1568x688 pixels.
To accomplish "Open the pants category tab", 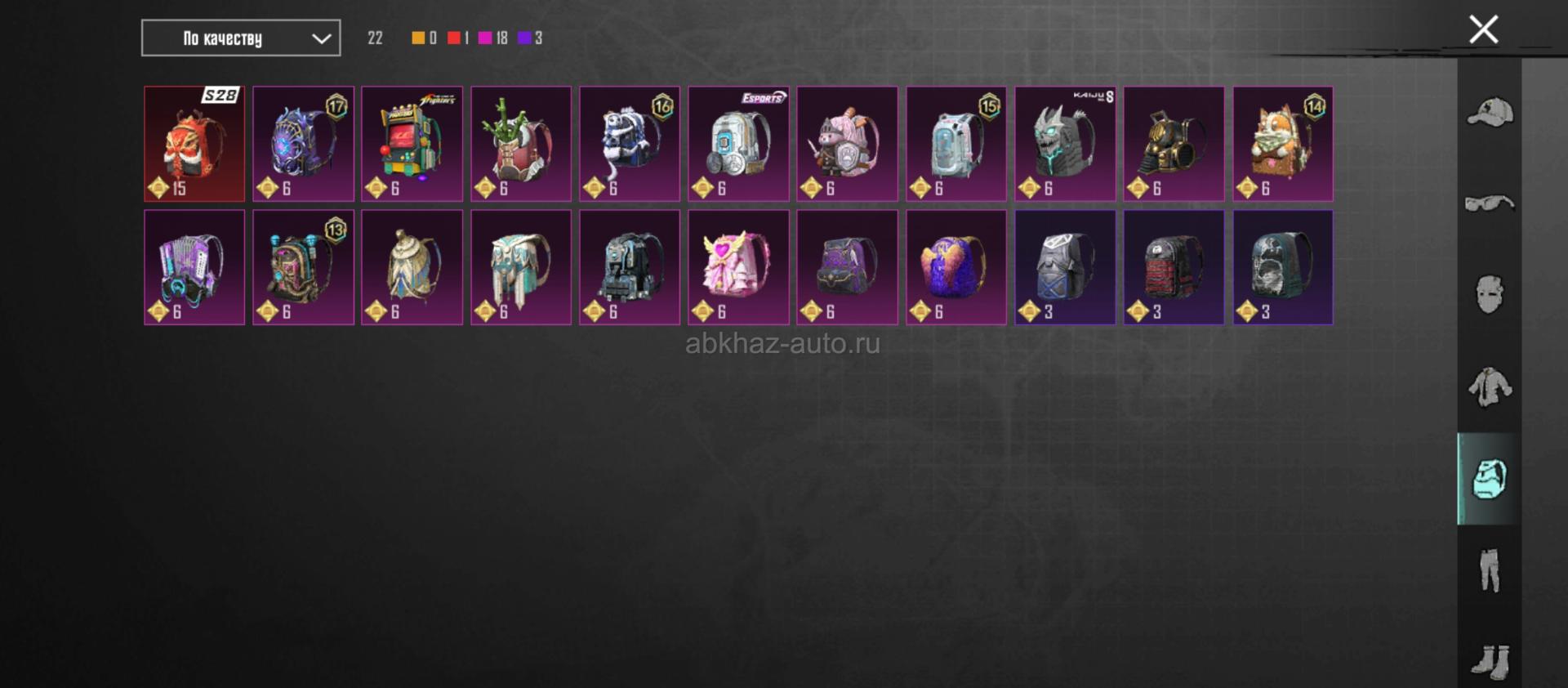I will coord(1490,570).
